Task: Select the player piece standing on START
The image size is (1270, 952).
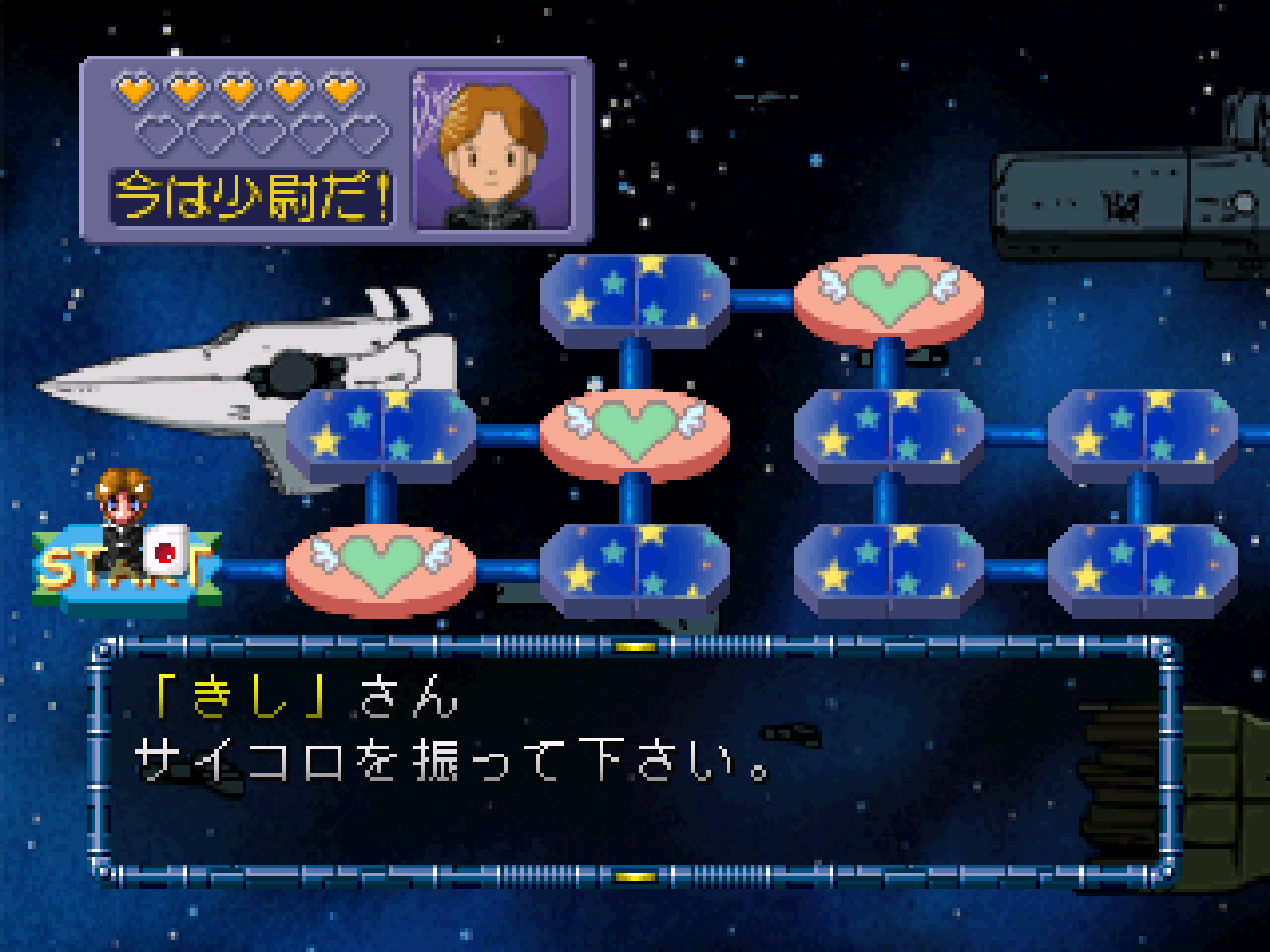Action: click(x=122, y=514)
